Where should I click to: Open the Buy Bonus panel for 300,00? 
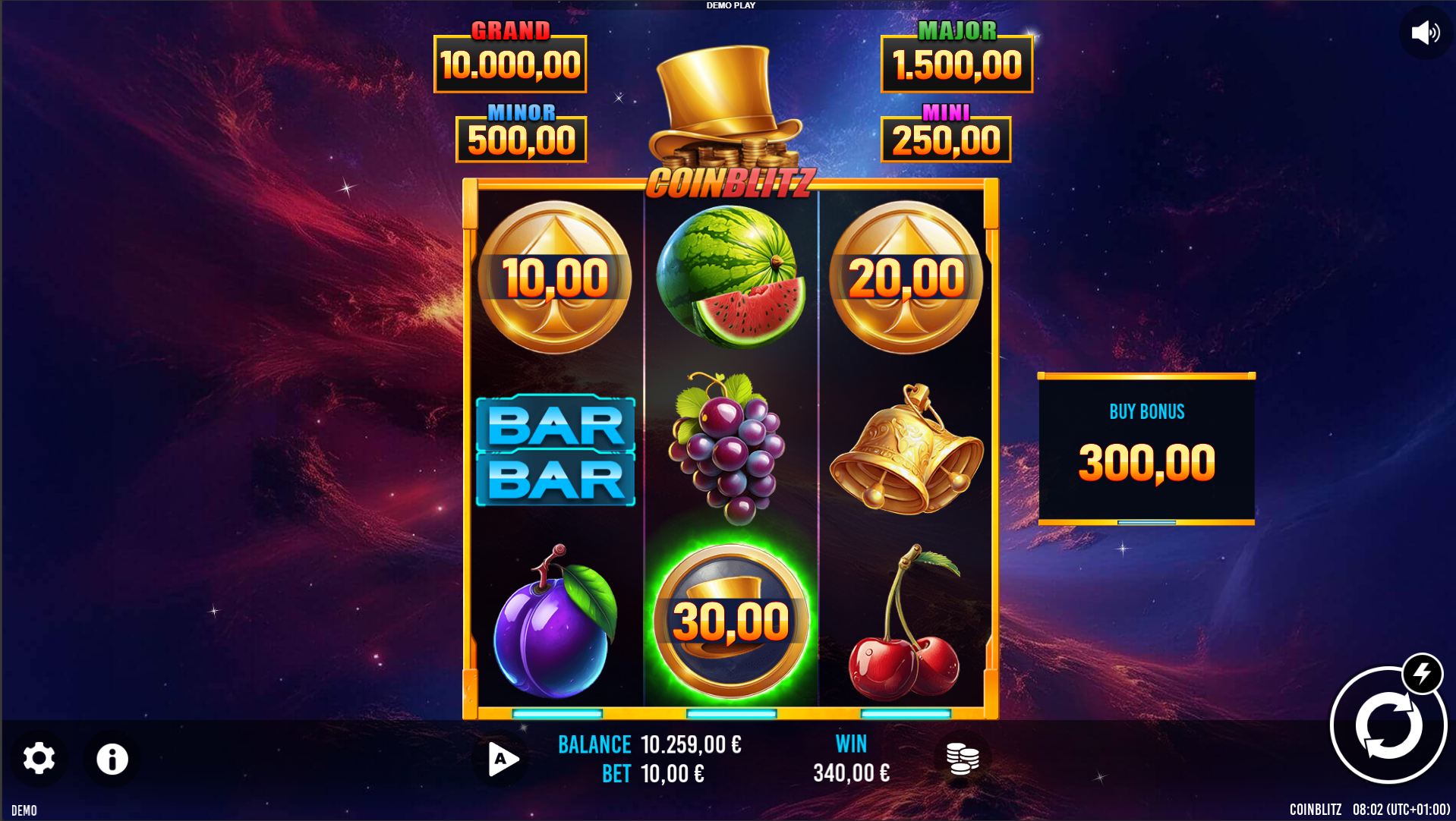(1146, 448)
